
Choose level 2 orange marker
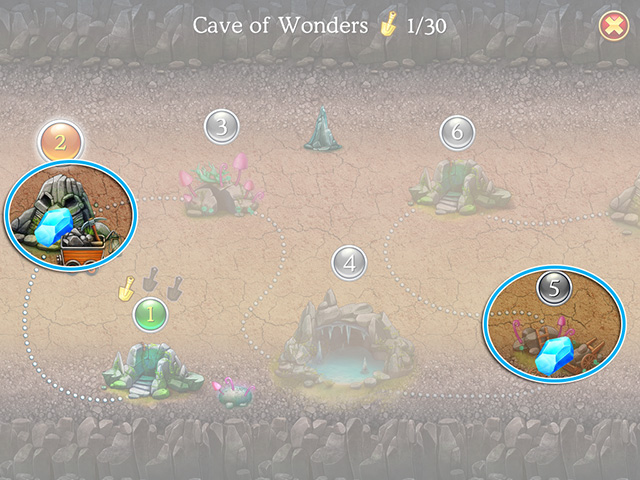(x=59, y=142)
